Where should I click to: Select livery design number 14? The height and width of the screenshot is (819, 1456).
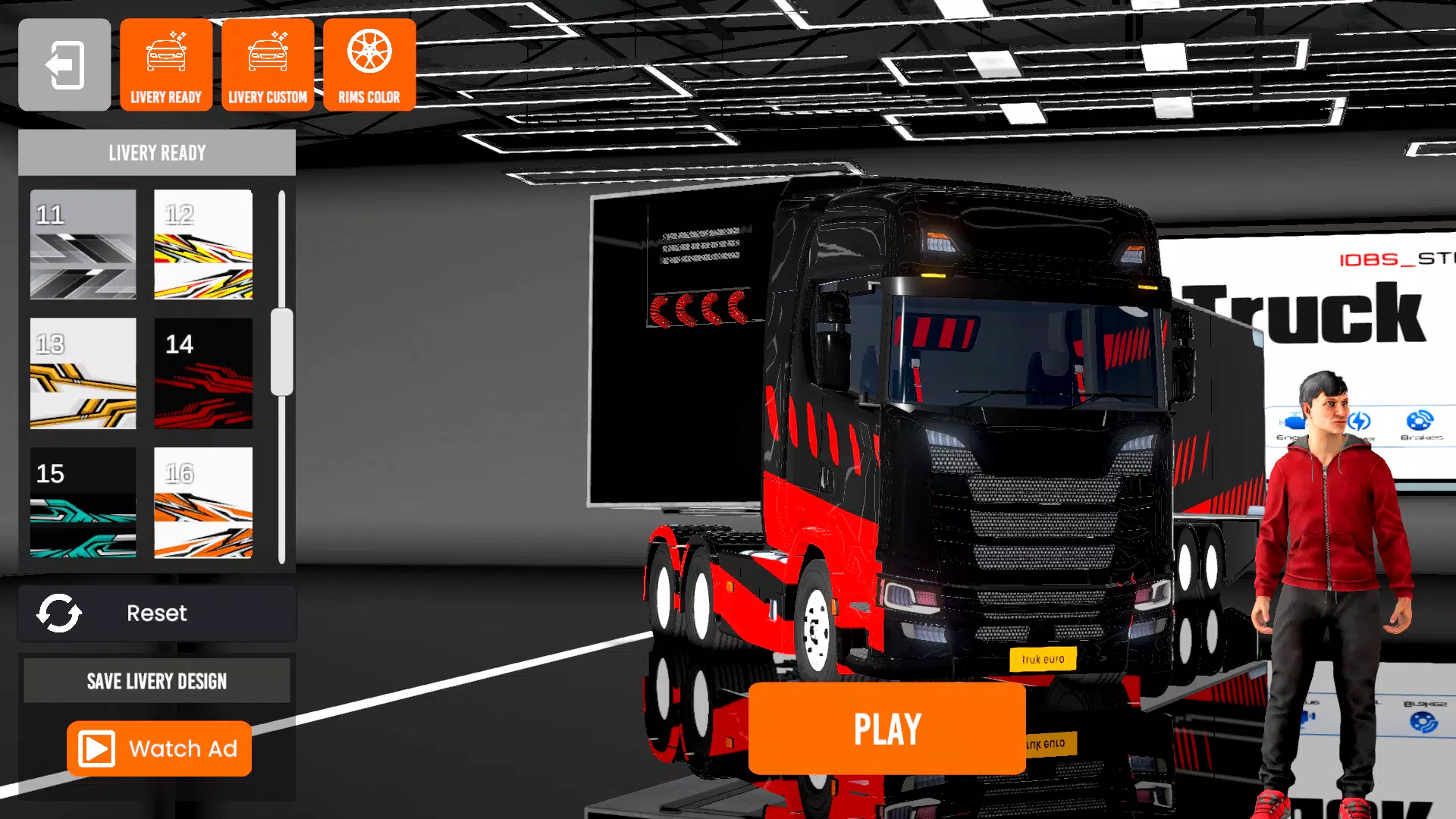tap(203, 374)
